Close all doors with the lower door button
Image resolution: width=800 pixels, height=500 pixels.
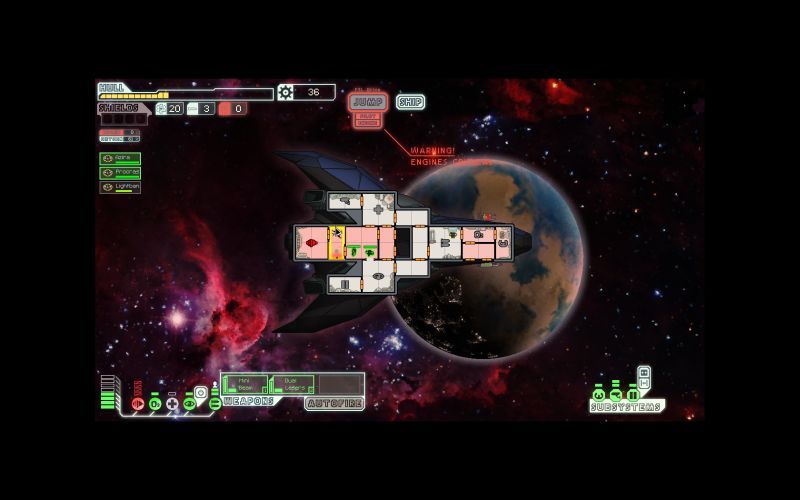[x=644, y=383]
